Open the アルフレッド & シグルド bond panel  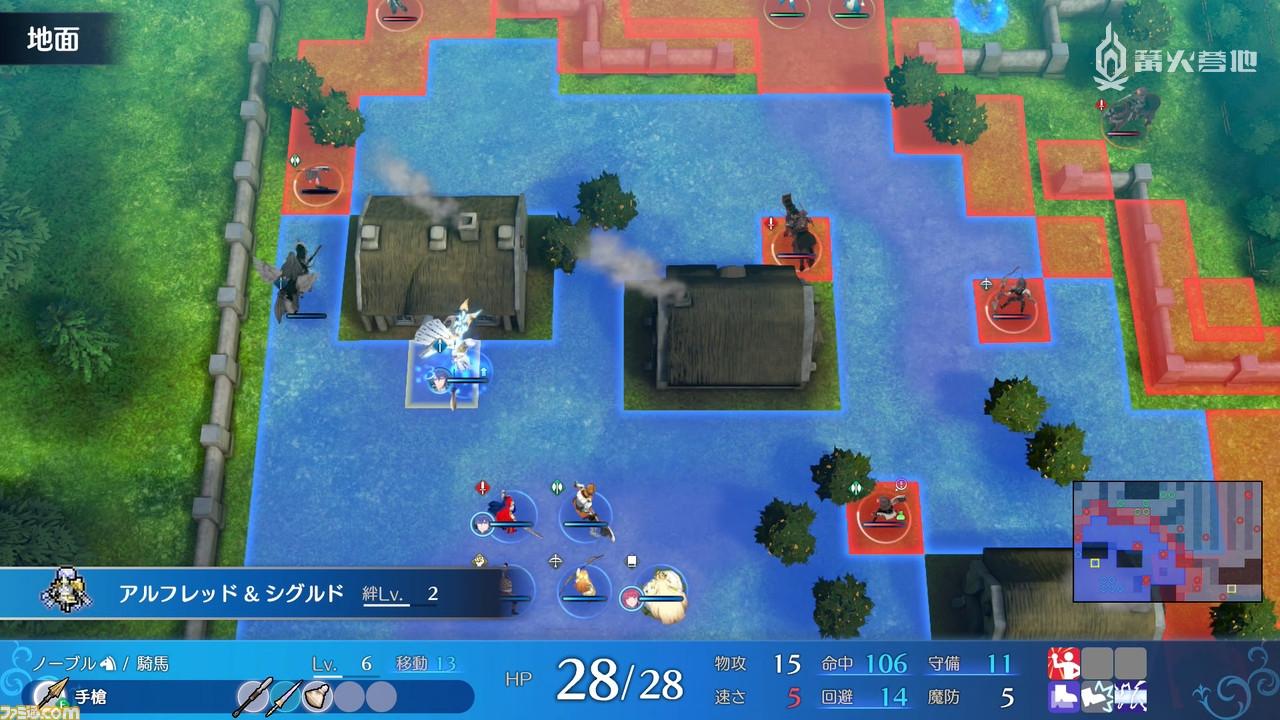click(250, 594)
